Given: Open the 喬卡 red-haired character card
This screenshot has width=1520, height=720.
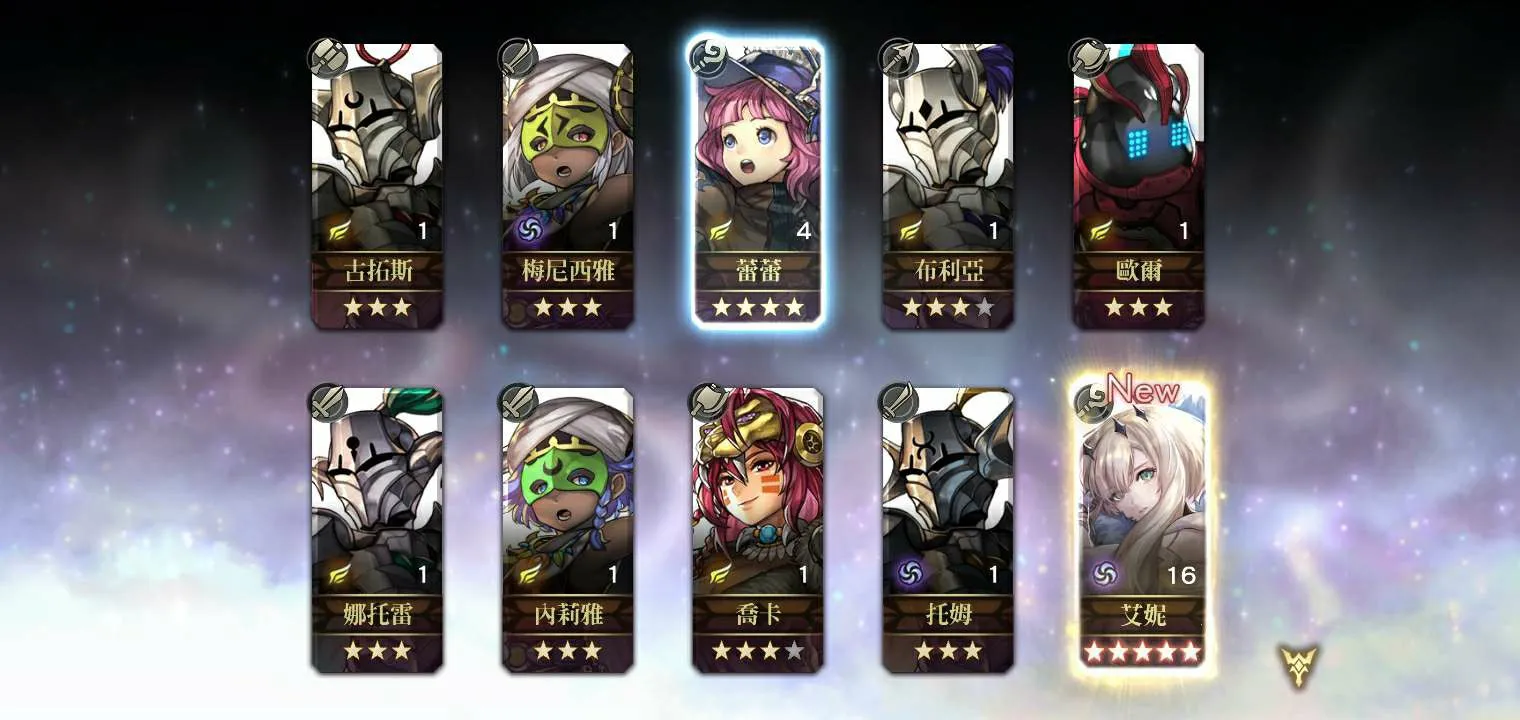Looking at the screenshot, I should point(757,529).
